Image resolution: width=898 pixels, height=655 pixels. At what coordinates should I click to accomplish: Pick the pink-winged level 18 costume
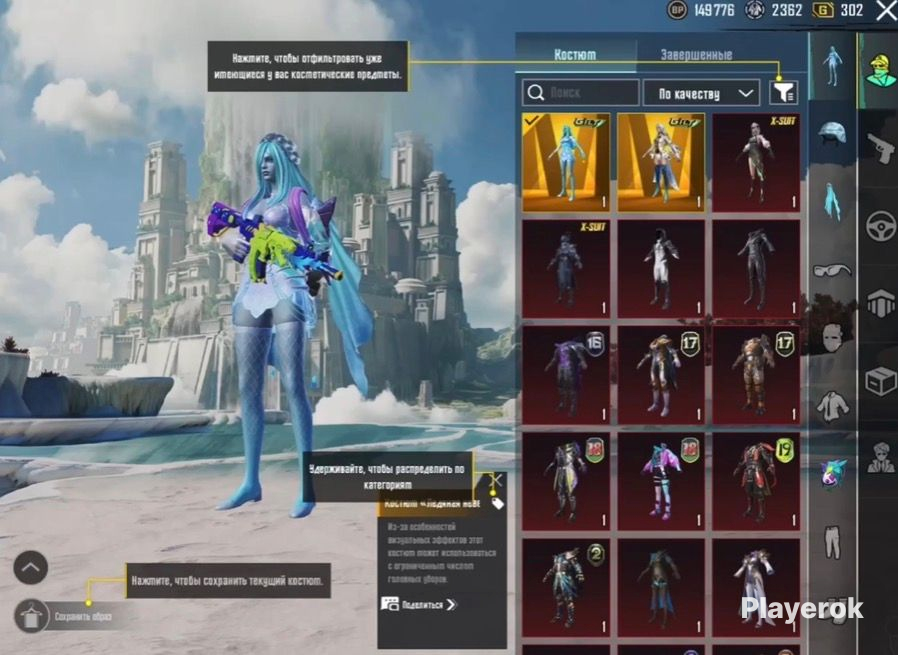point(660,478)
